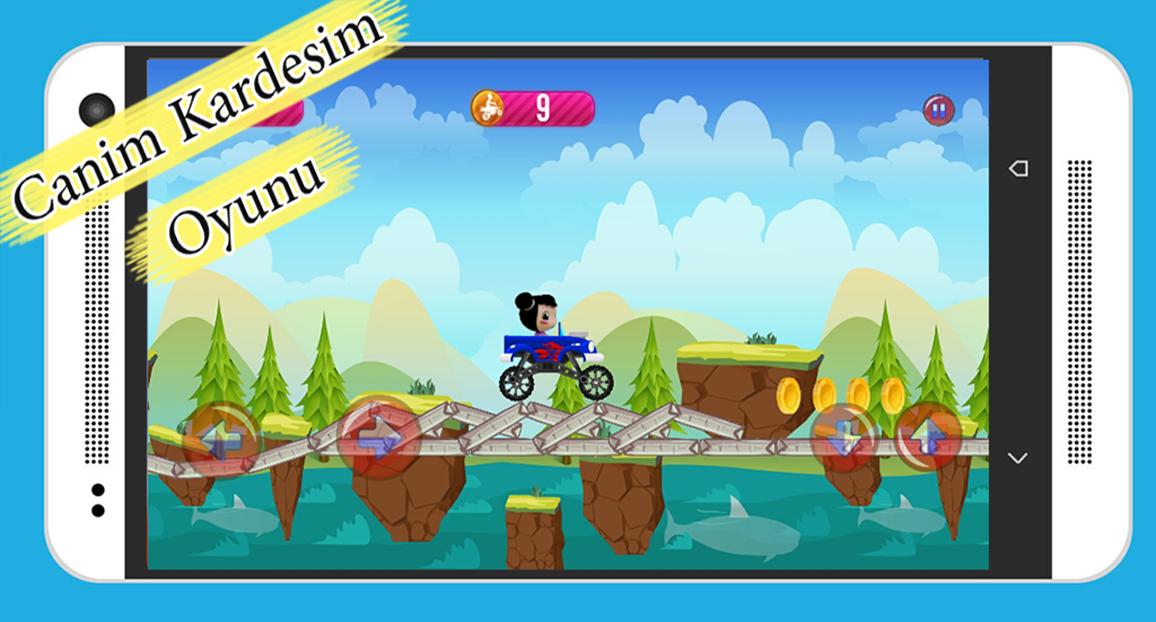Click the phone's downward chevron navigation button
Viewport: 1156px width, 622px height.
[1018, 458]
